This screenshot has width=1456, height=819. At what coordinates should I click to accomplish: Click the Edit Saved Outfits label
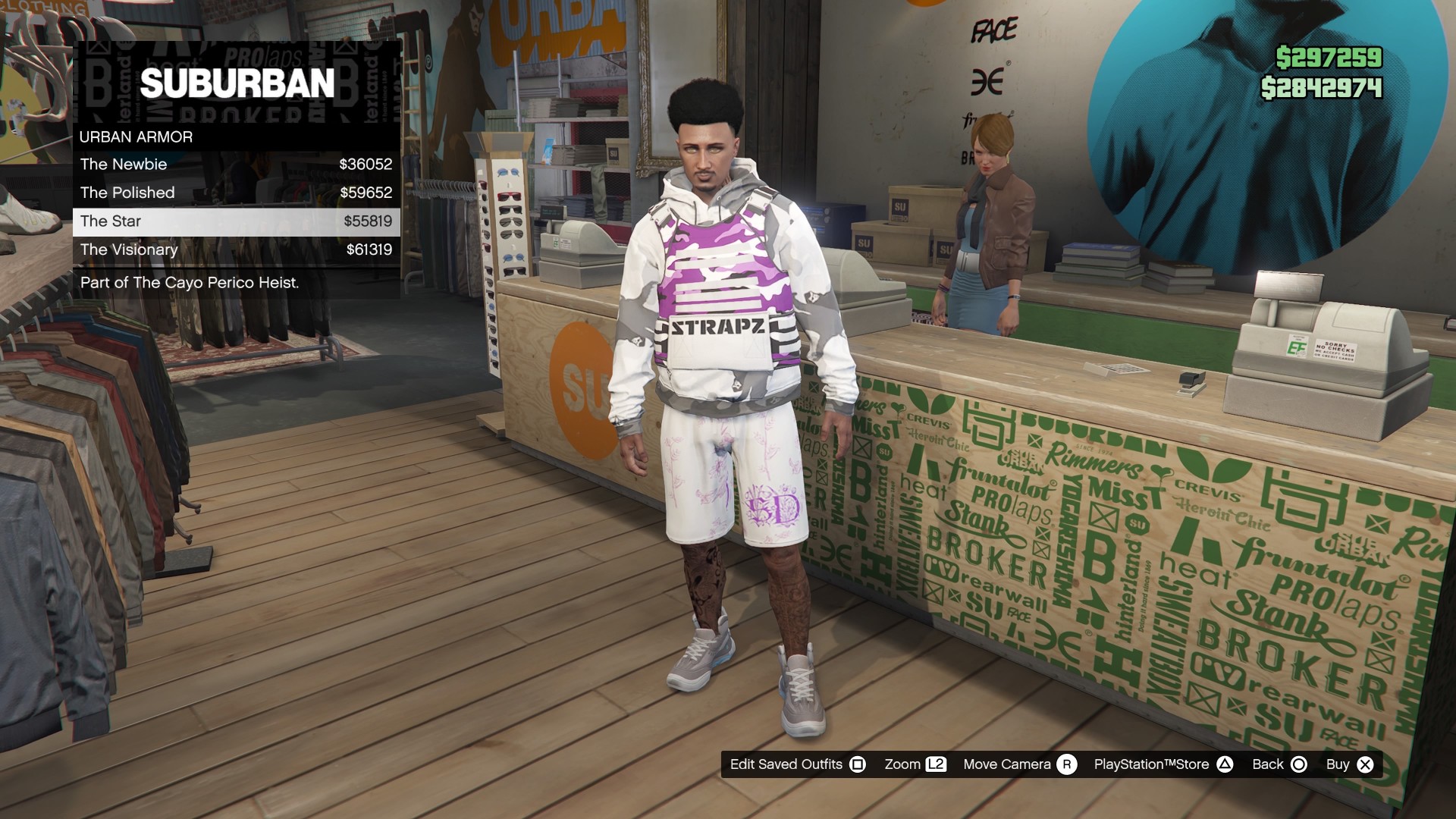click(786, 764)
